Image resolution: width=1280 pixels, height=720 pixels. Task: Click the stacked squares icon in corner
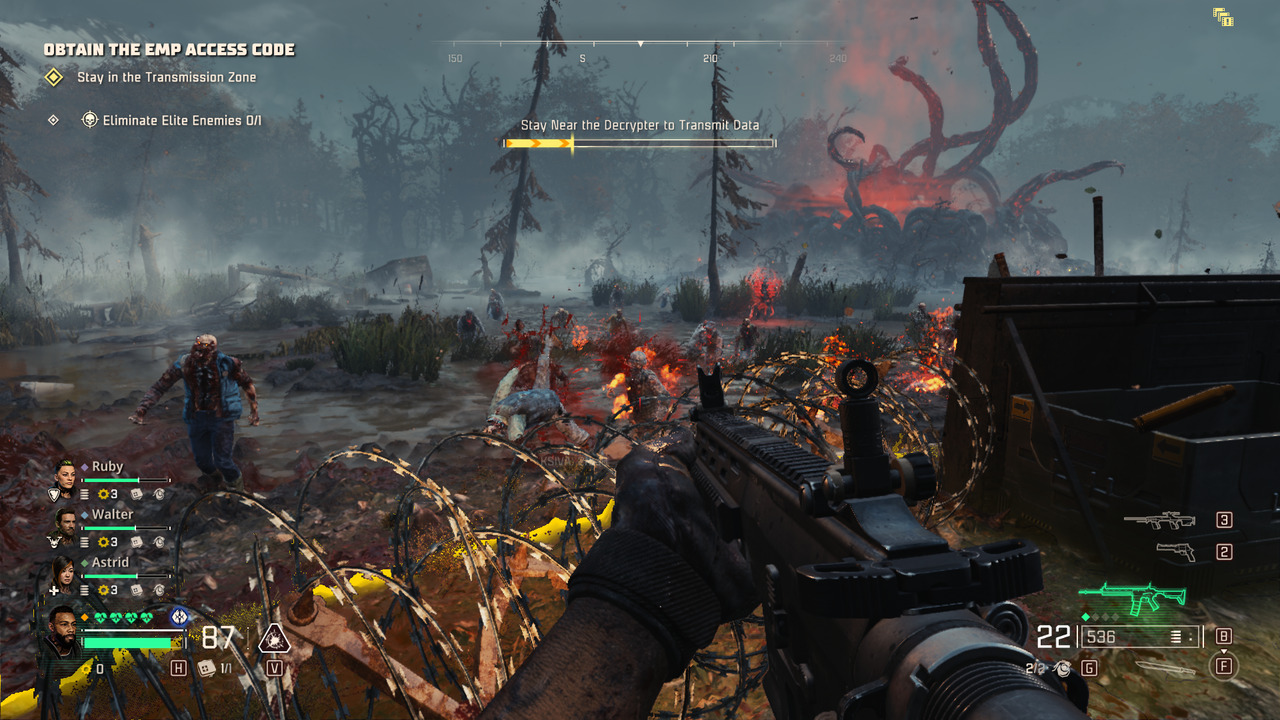(x=1222, y=16)
